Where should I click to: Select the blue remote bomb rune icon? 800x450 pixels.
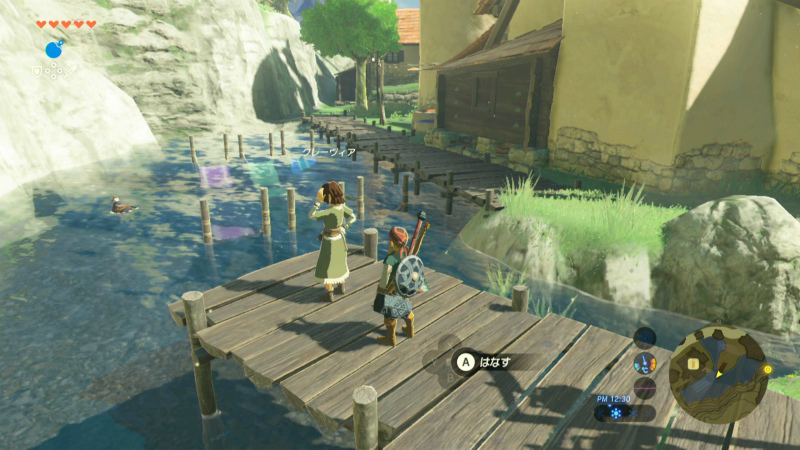(x=53, y=49)
